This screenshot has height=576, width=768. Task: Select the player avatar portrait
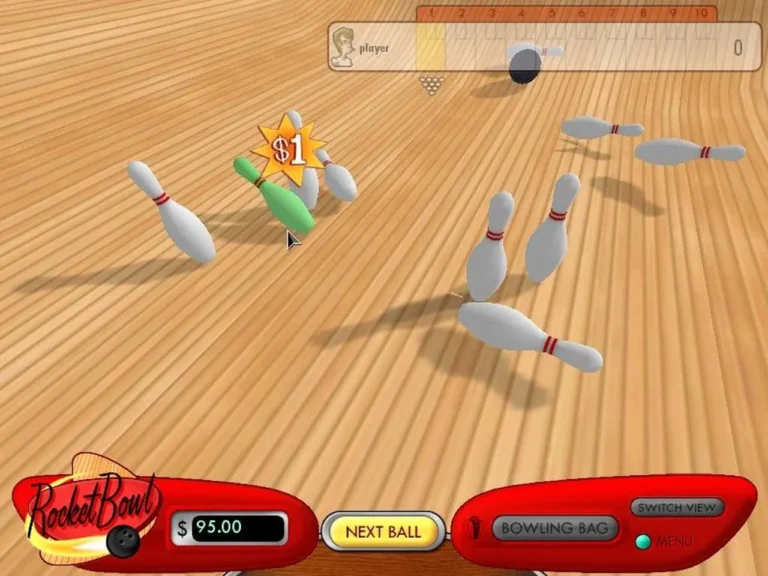[343, 48]
